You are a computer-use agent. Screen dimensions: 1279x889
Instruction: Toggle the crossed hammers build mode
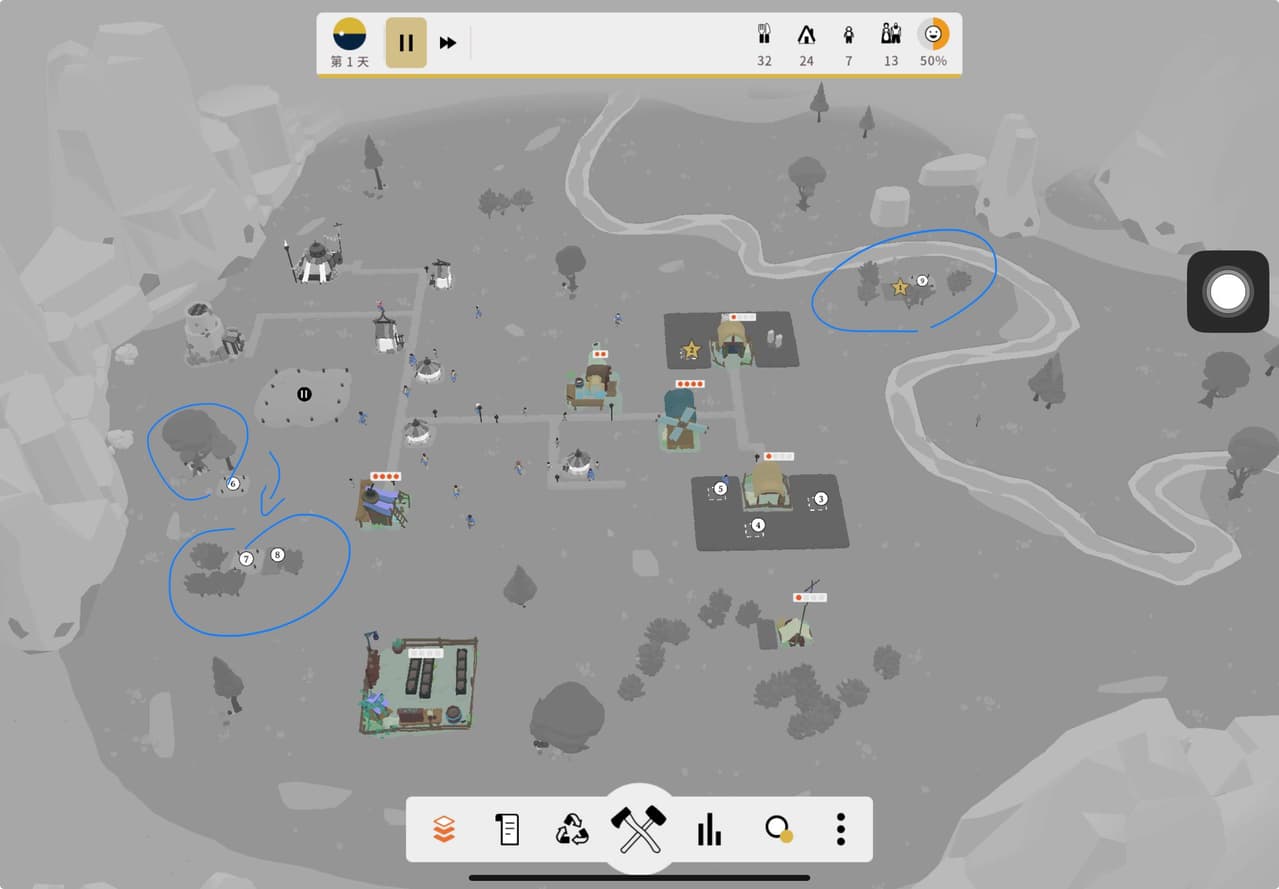(639, 829)
